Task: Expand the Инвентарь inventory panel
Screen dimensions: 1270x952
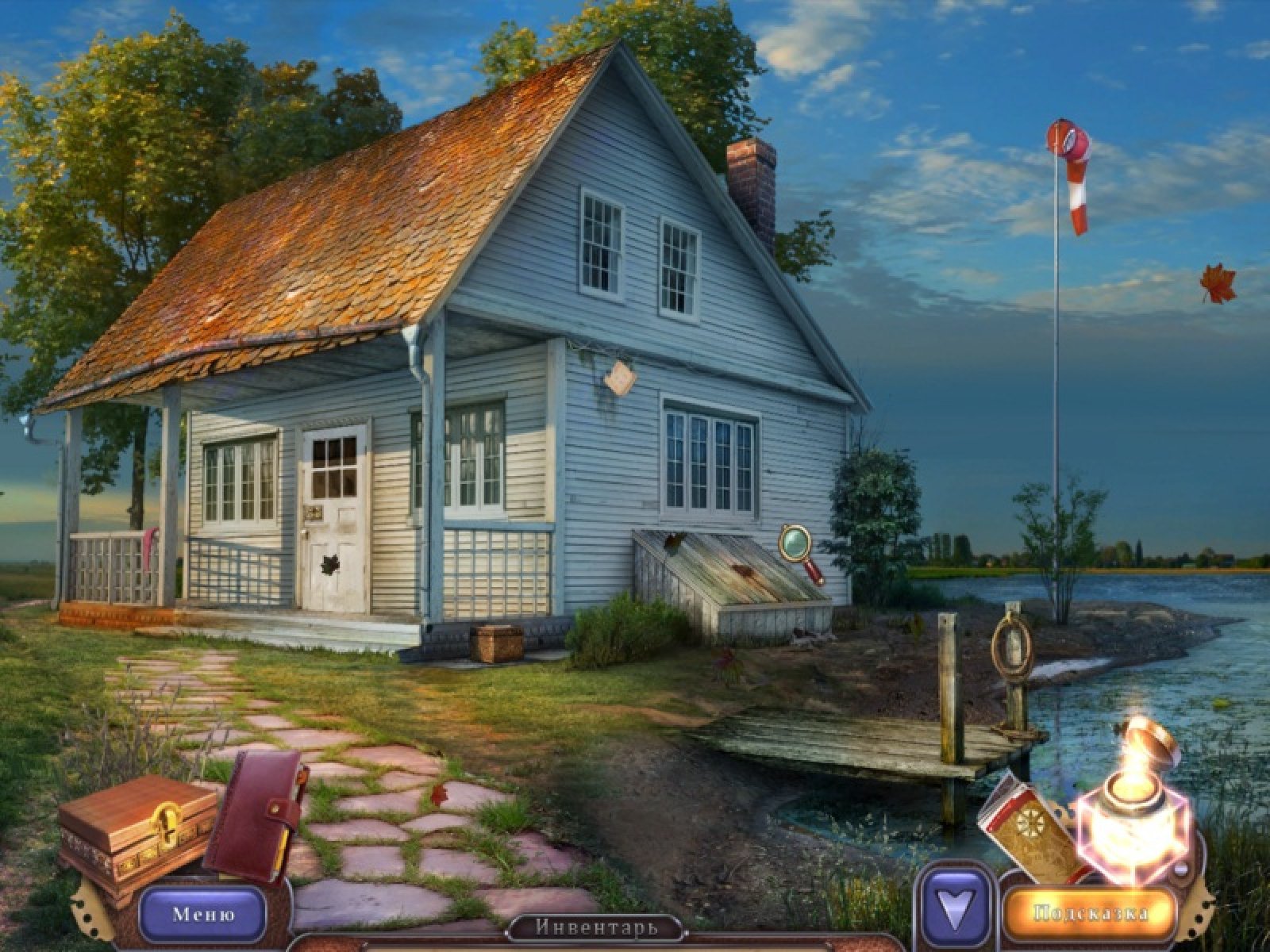Action: coord(596,927)
